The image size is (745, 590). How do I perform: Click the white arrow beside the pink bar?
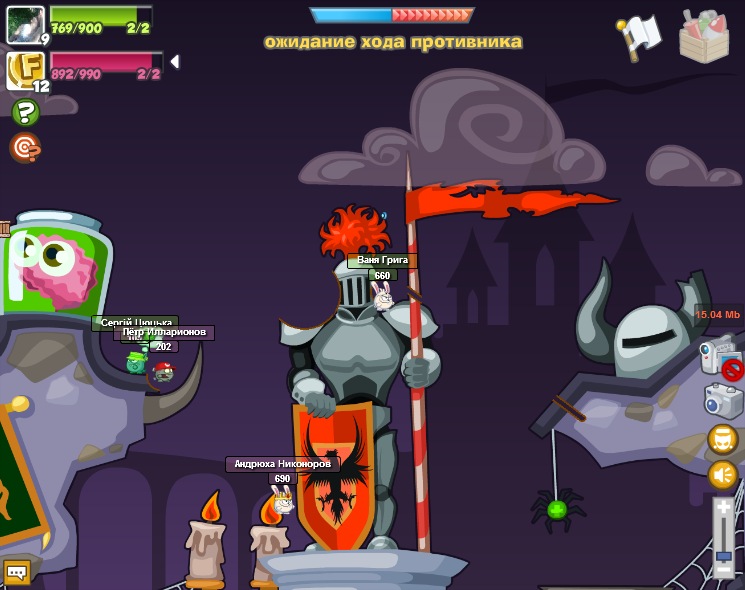pos(175,62)
